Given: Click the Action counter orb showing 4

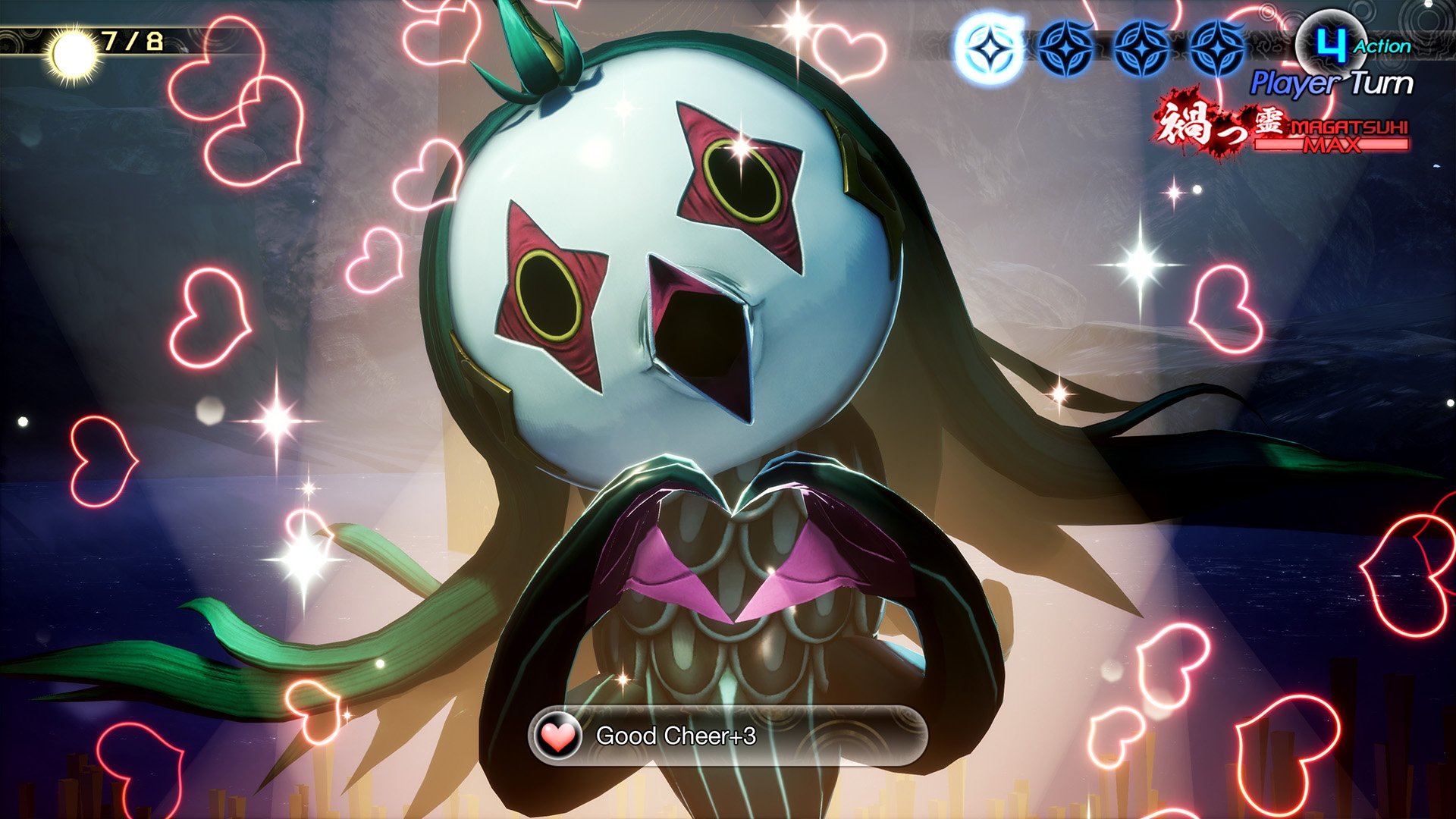Looking at the screenshot, I should coord(1332,42).
